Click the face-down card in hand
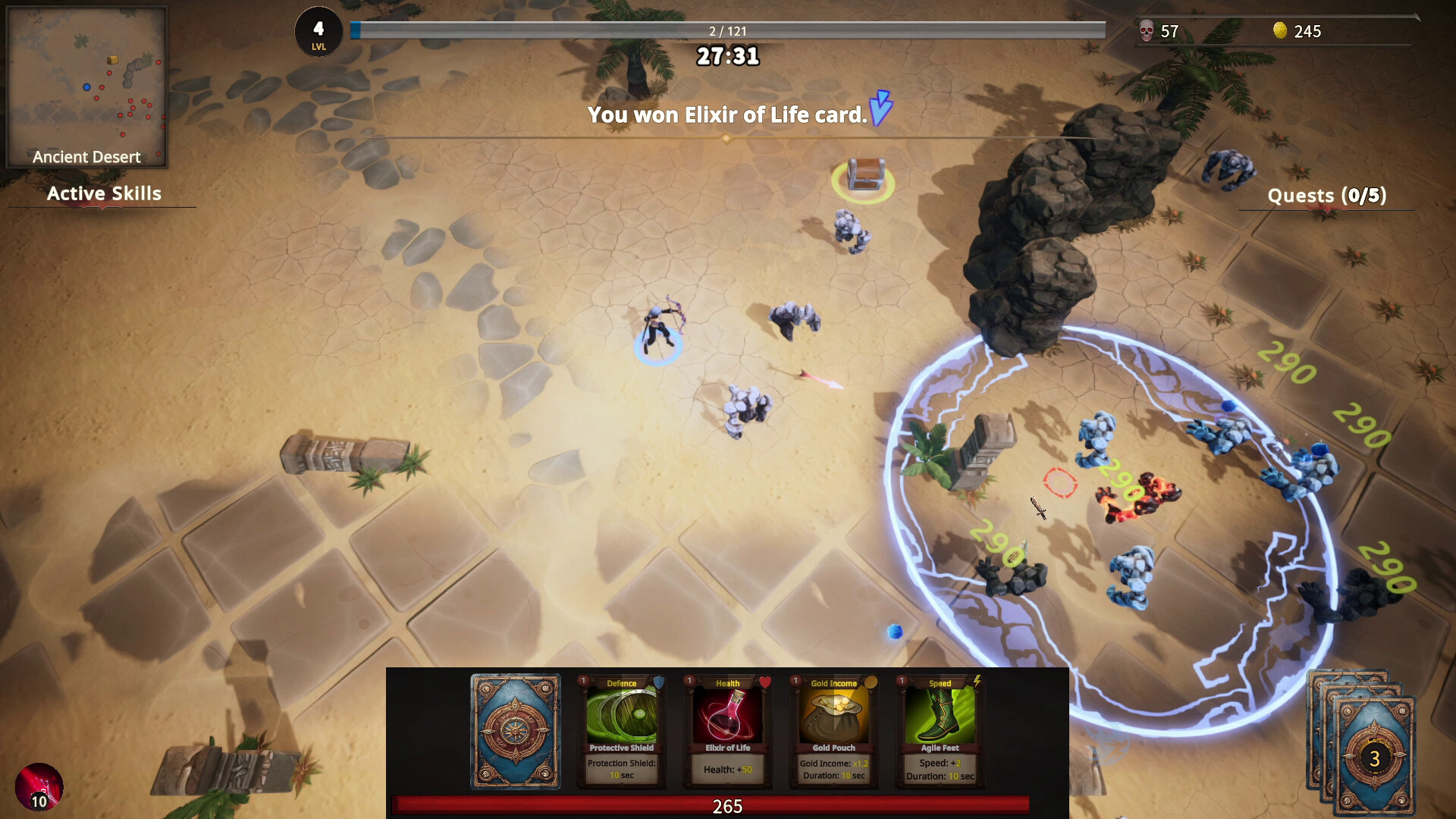Viewport: 1456px width, 819px height. pyautogui.click(x=516, y=731)
